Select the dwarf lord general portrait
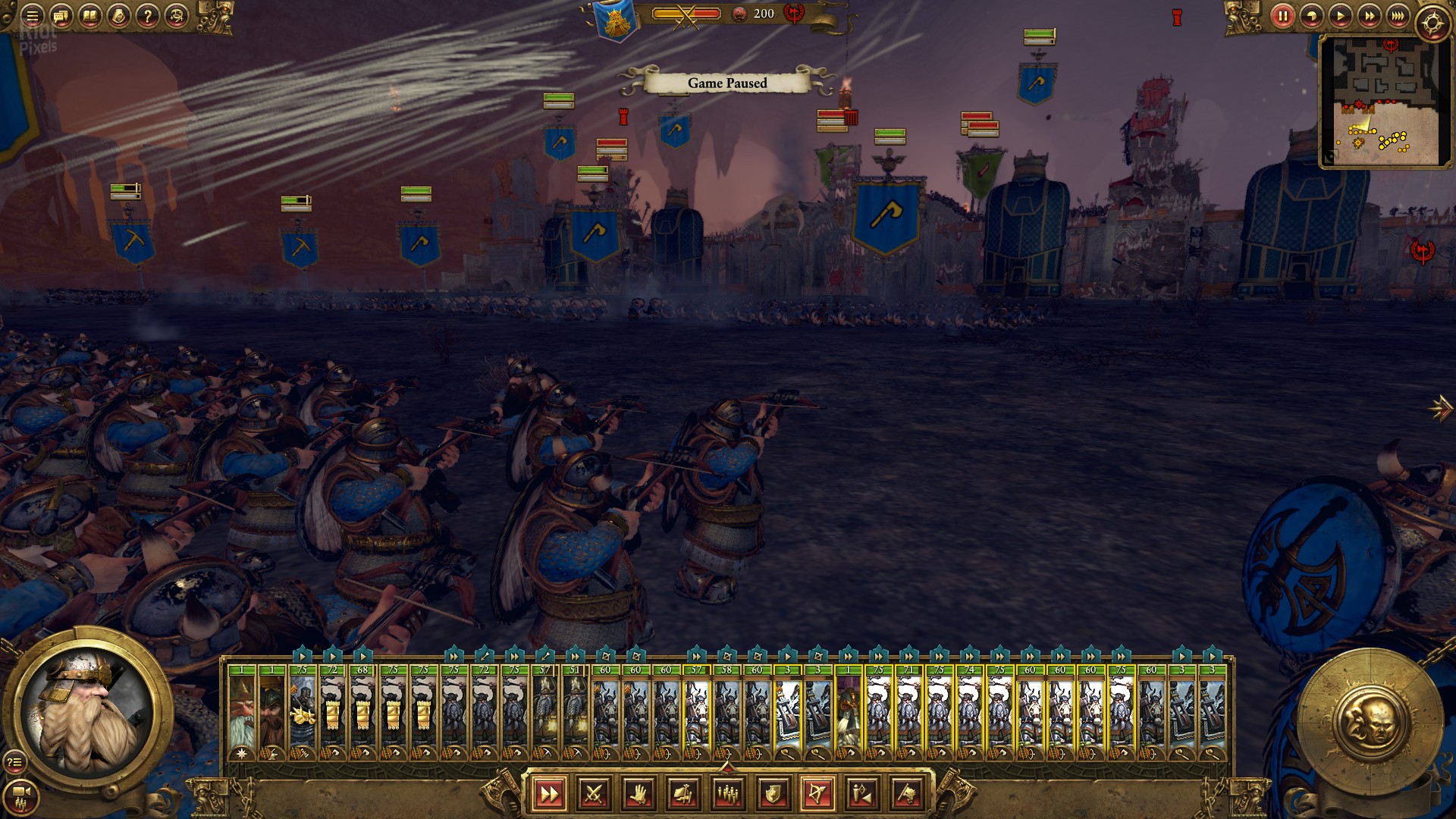The image size is (1456, 819). pyautogui.click(x=89, y=713)
